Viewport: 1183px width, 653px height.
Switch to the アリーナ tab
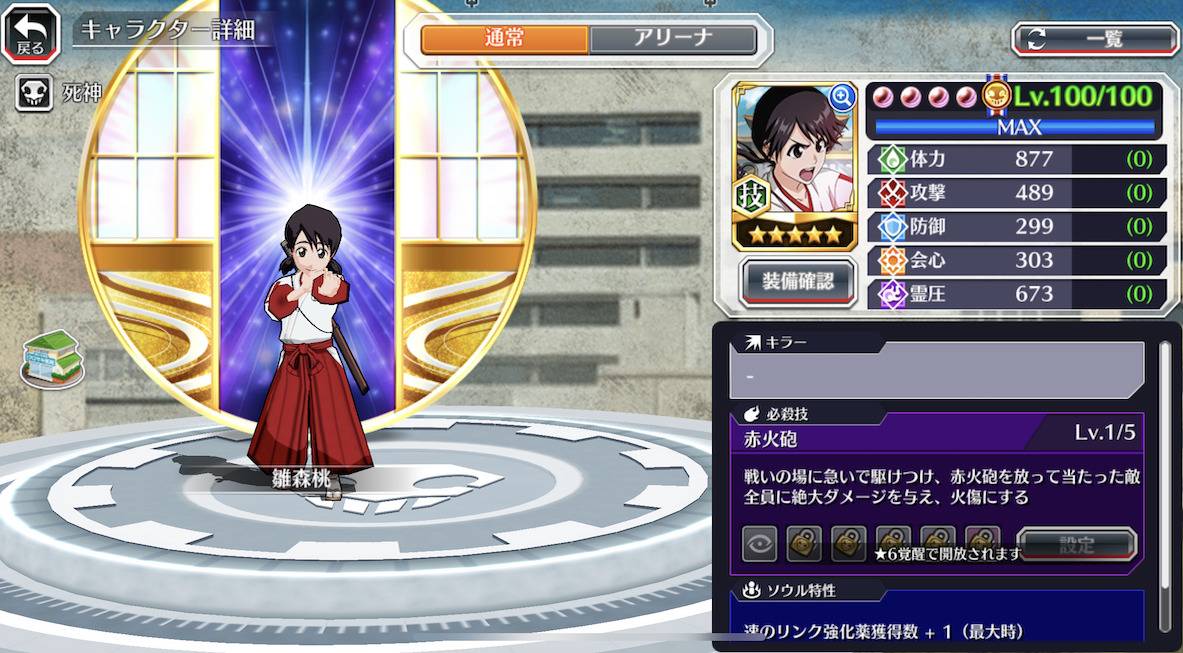click(x=672, y=39)
